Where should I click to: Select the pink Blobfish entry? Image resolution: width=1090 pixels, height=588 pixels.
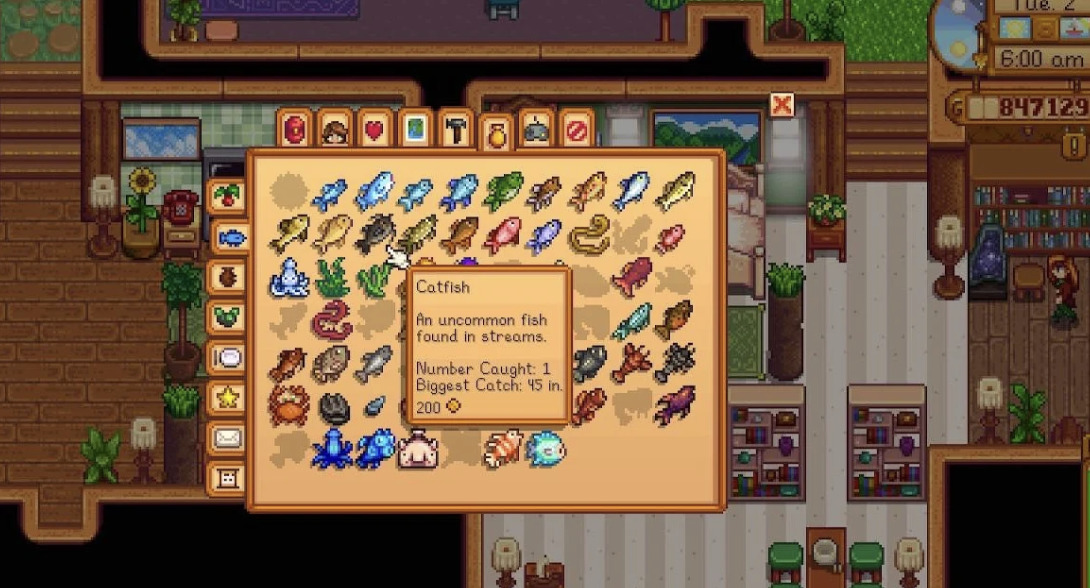click(417, 449)
